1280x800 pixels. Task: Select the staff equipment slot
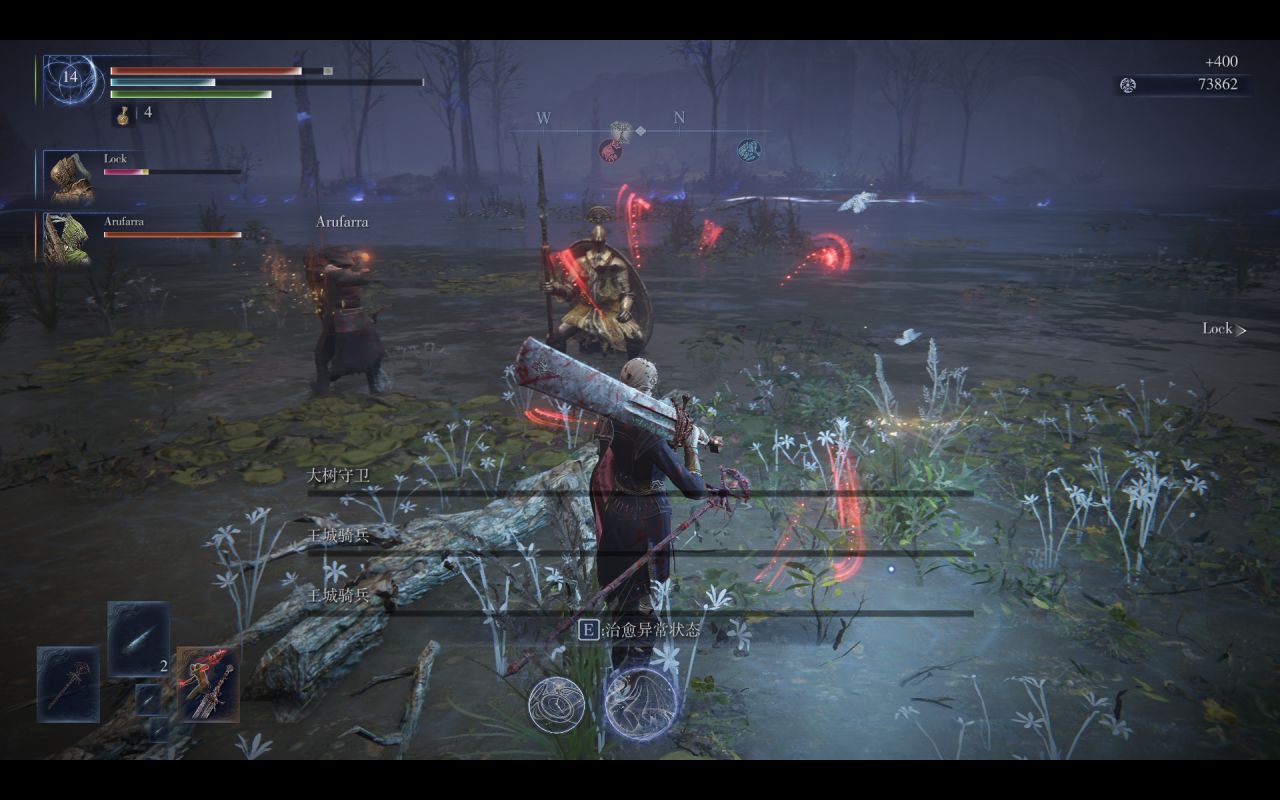click(68, 684)
